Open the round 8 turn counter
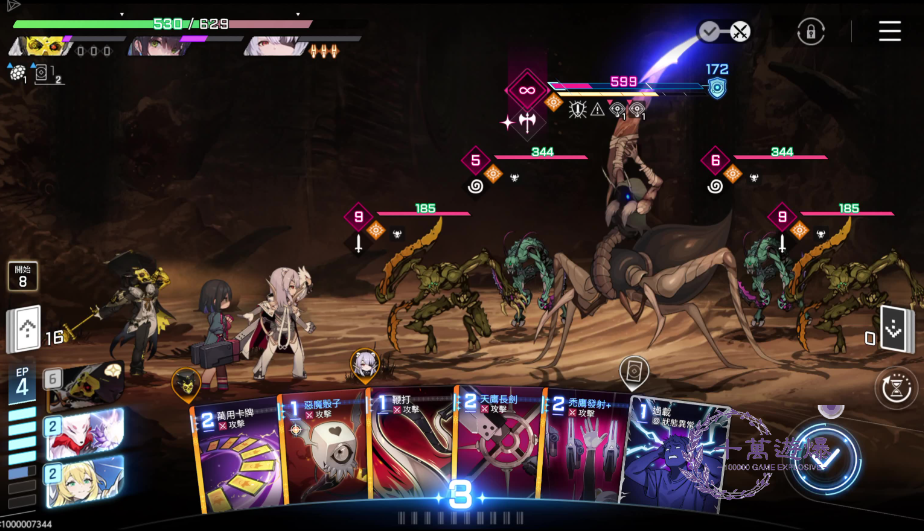The image size is (924, 531). tap(23, 276)
